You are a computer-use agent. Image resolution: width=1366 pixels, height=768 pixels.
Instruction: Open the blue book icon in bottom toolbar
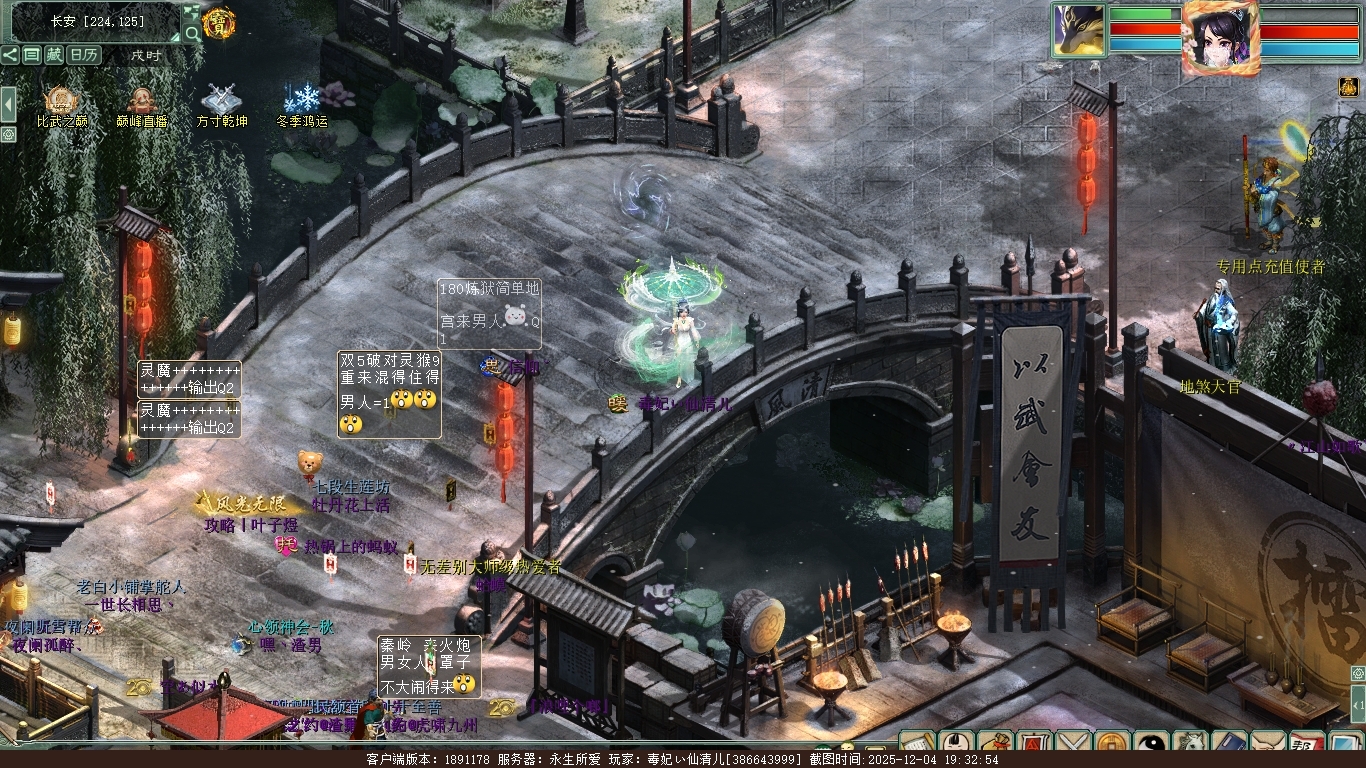1229,744
